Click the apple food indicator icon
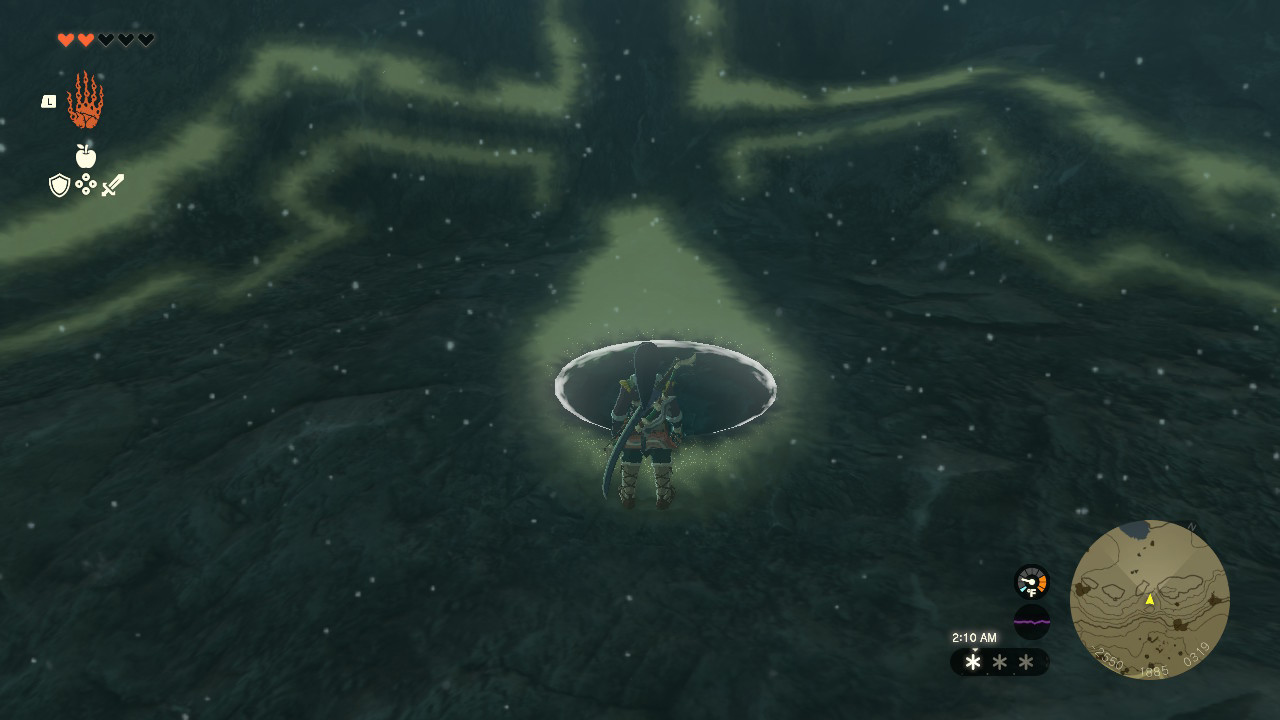Viewport: 1280px width, 720px height. (x=86, y=155)
